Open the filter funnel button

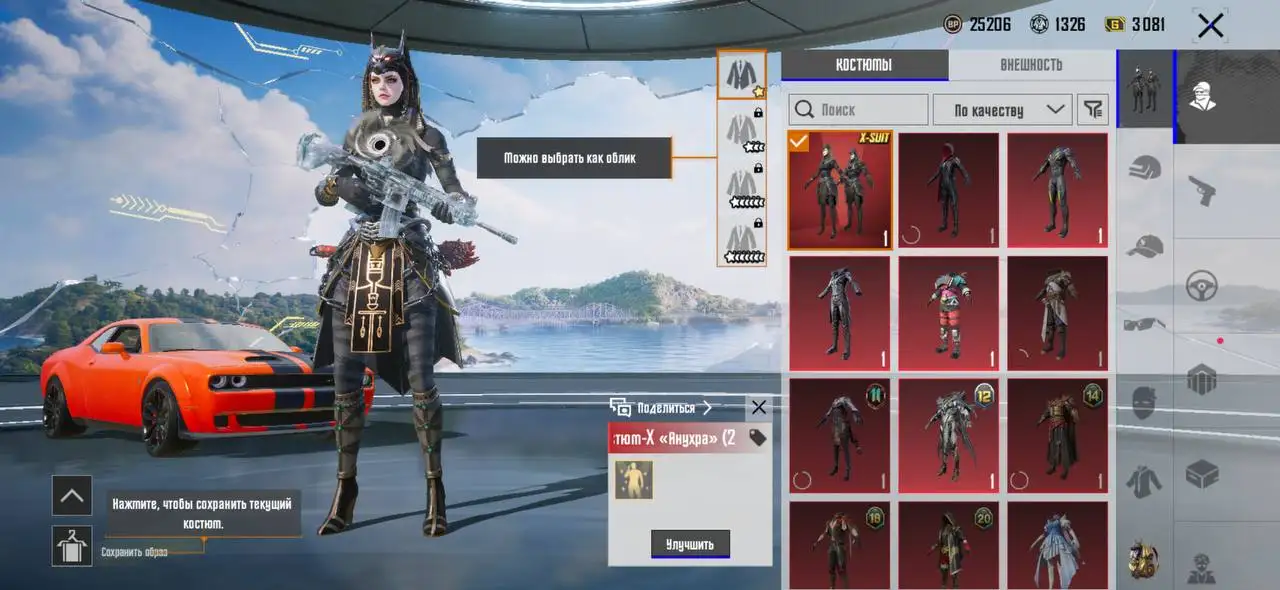tap(1094, 109)
